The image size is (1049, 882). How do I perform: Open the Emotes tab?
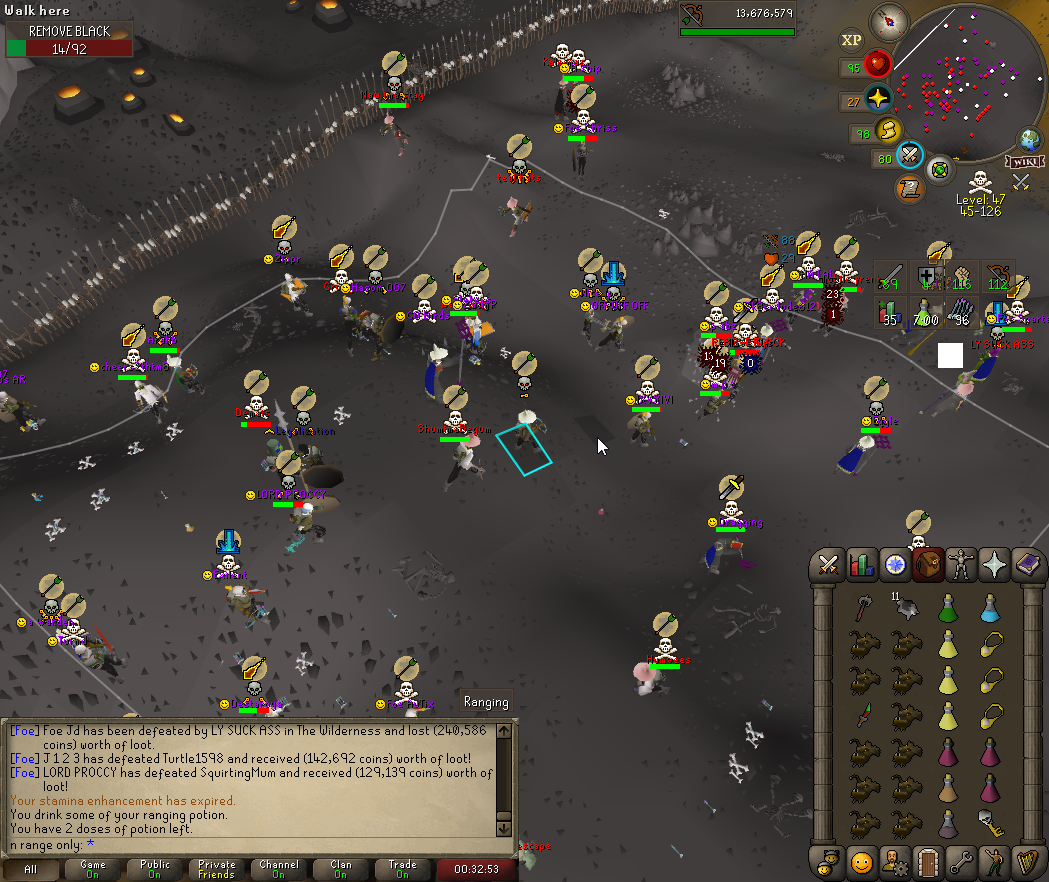[993, 860]
